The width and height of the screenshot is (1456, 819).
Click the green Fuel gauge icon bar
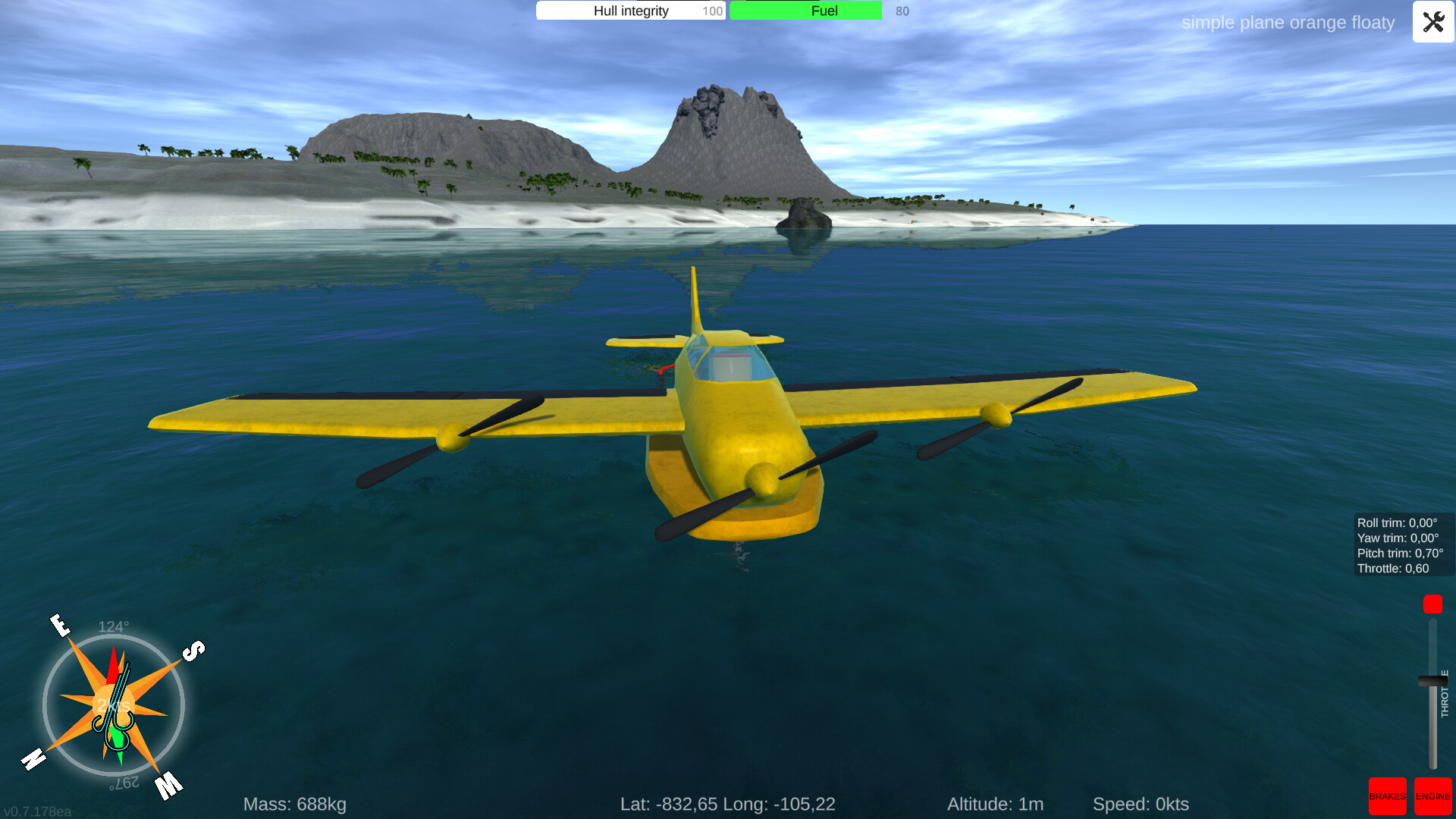[805, 11]
